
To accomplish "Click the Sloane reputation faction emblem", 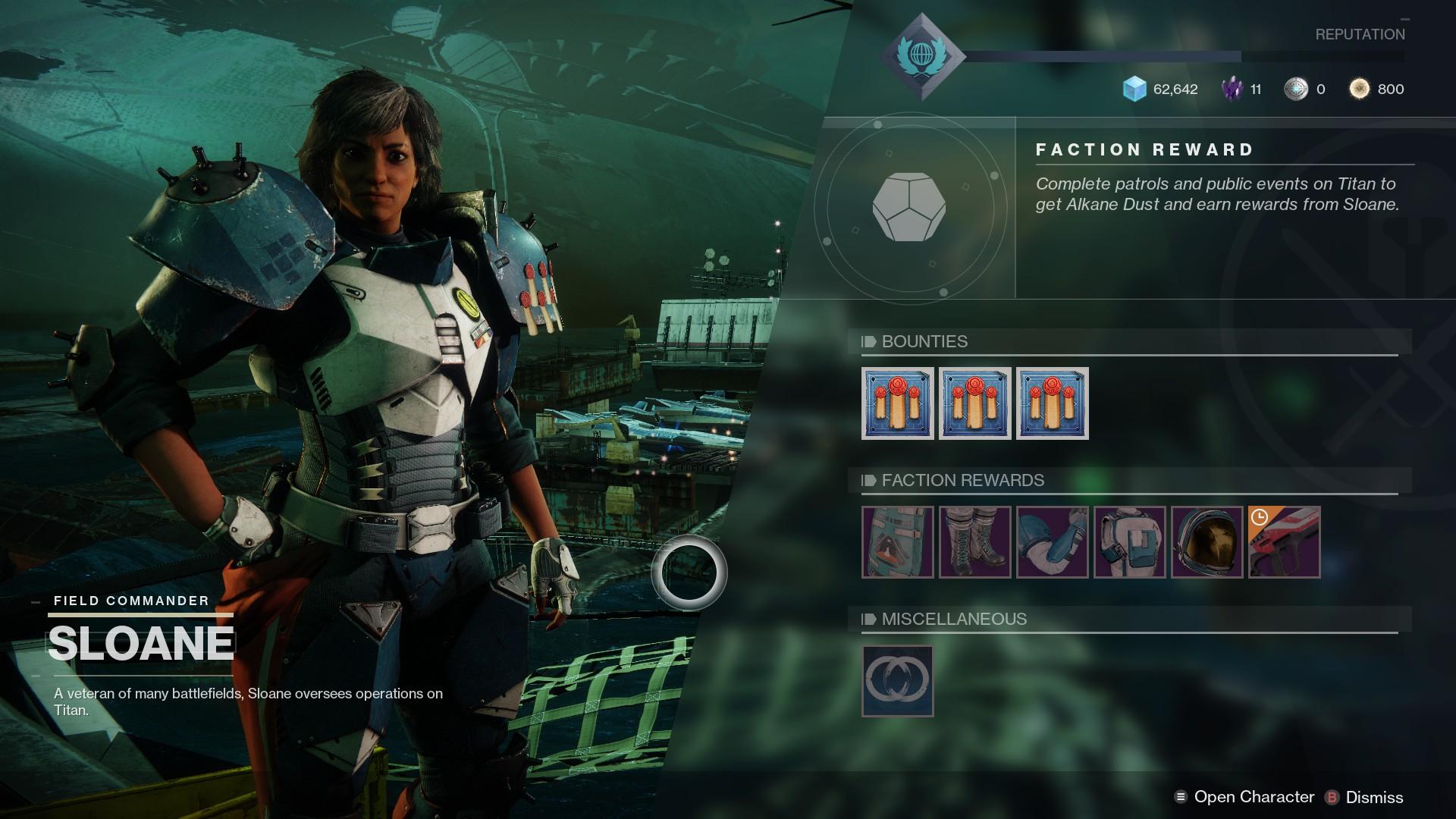I will click(x=922, y=57).
